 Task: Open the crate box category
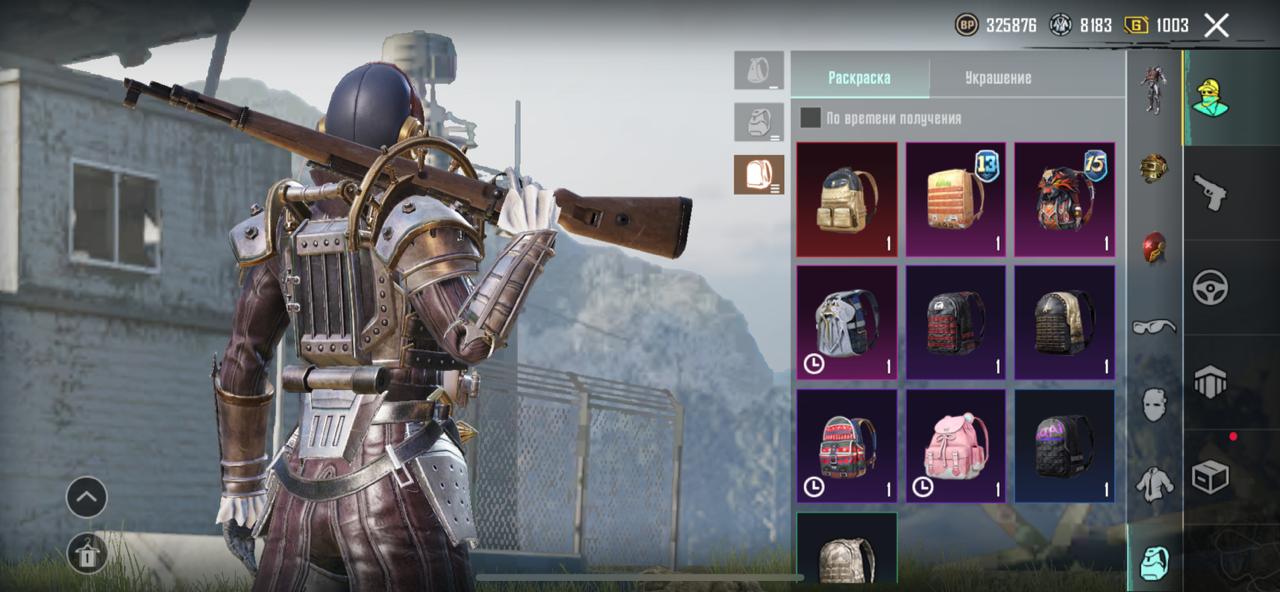pos(1210,477)
